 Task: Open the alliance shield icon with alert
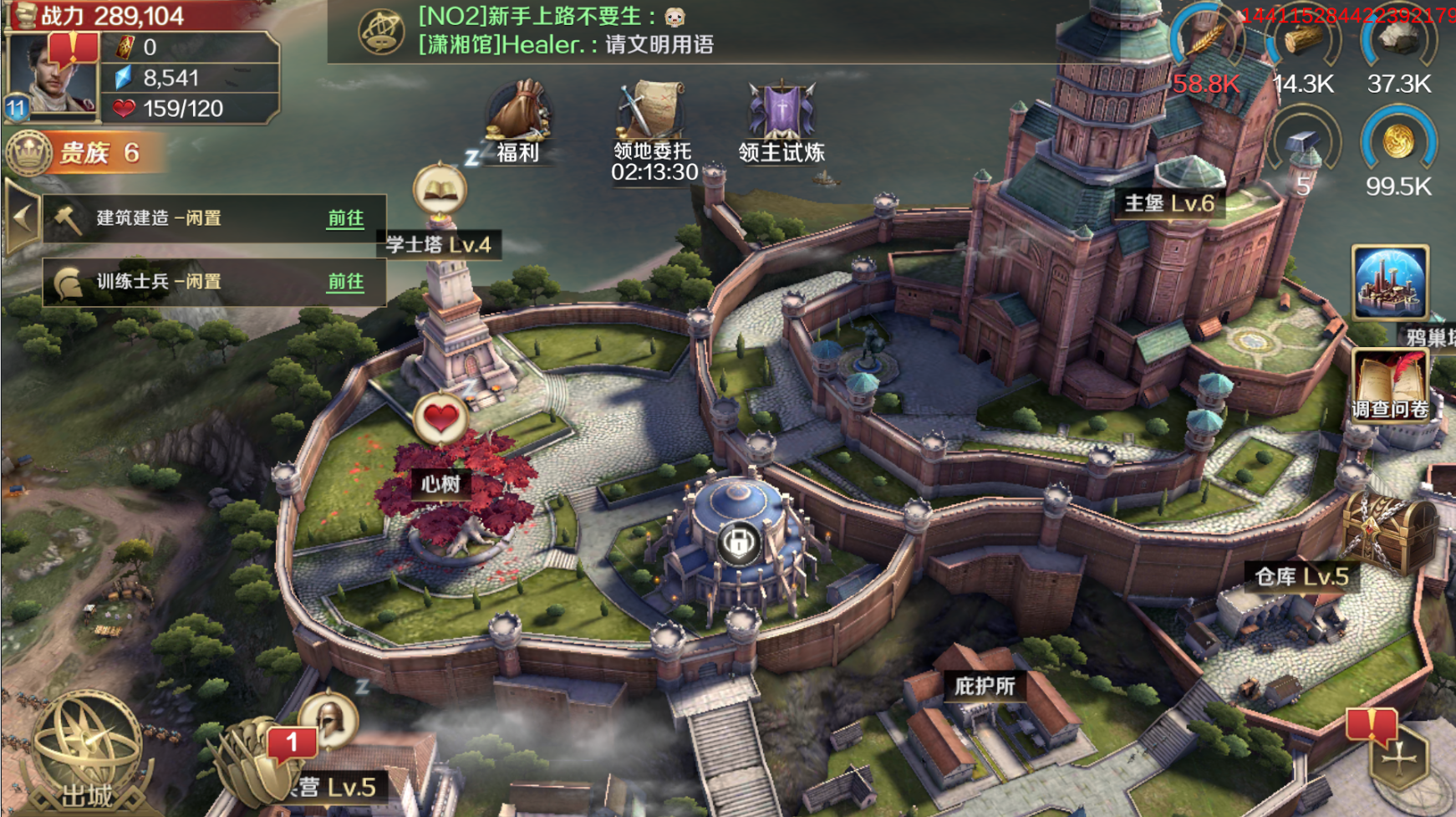pos(1397,755)
